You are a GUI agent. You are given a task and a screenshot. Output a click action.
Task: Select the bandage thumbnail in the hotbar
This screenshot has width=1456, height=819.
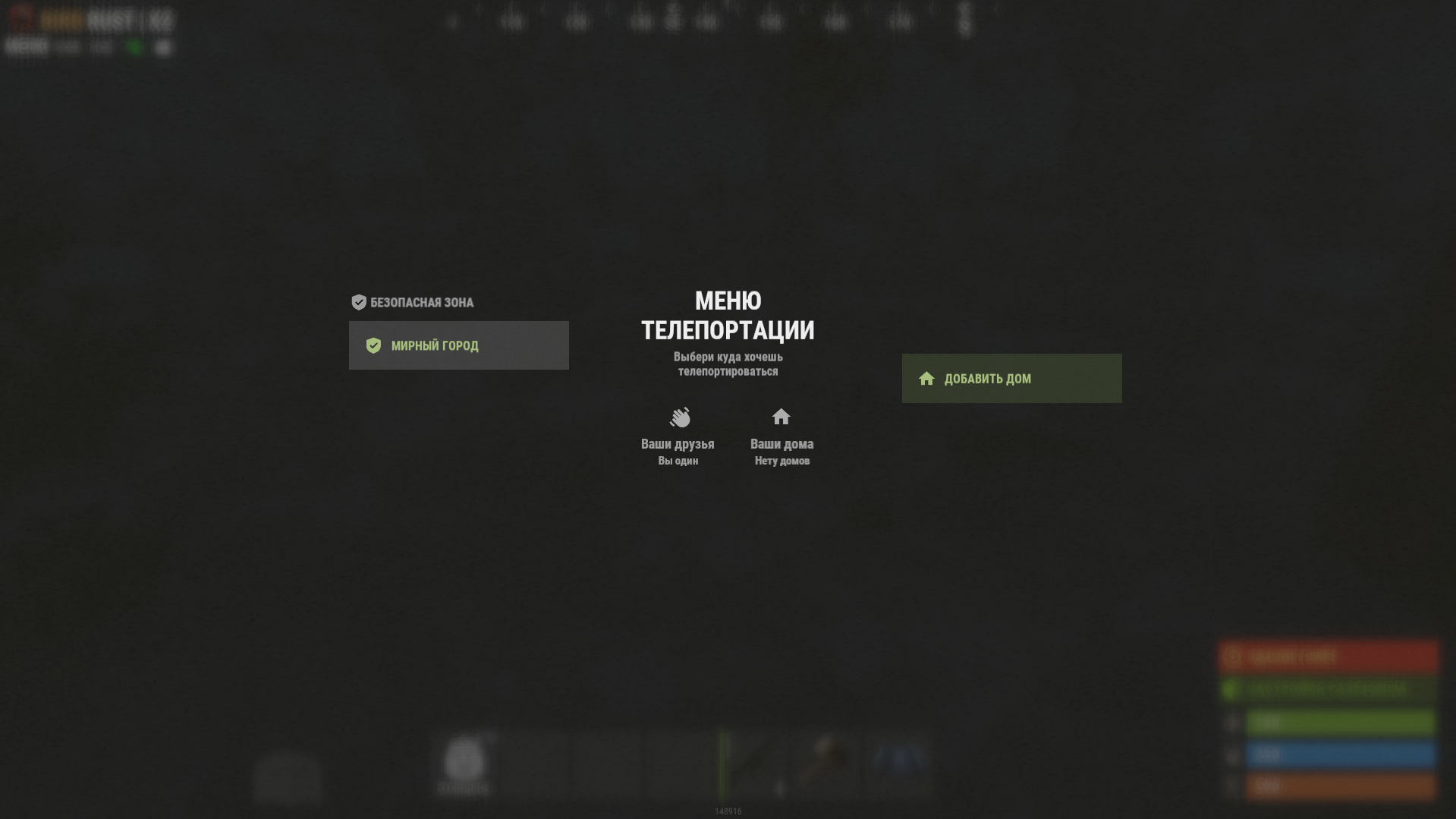(465, 763)
